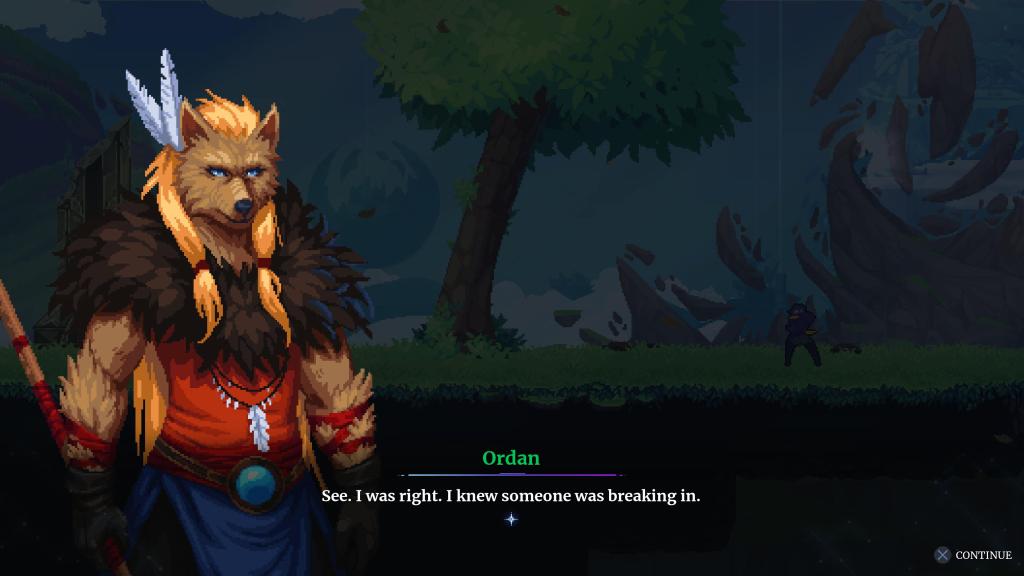
Task: Select the CONTINUE label to advance dialogue
Action: tap(982, 555)
